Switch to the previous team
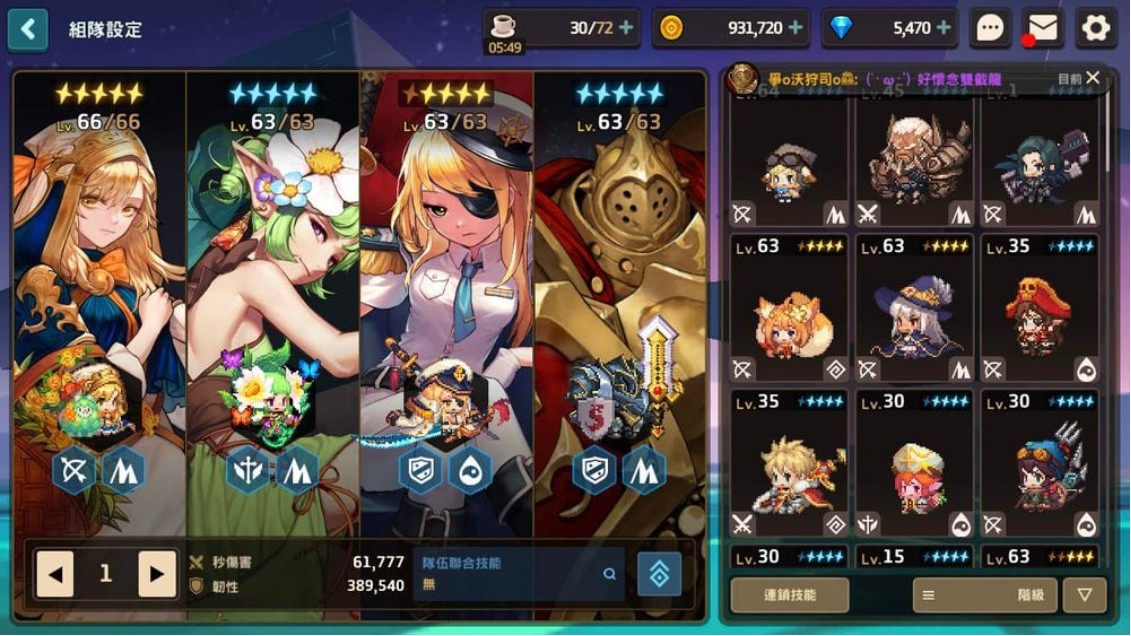Screen dimensions: 1131x636 55,574
